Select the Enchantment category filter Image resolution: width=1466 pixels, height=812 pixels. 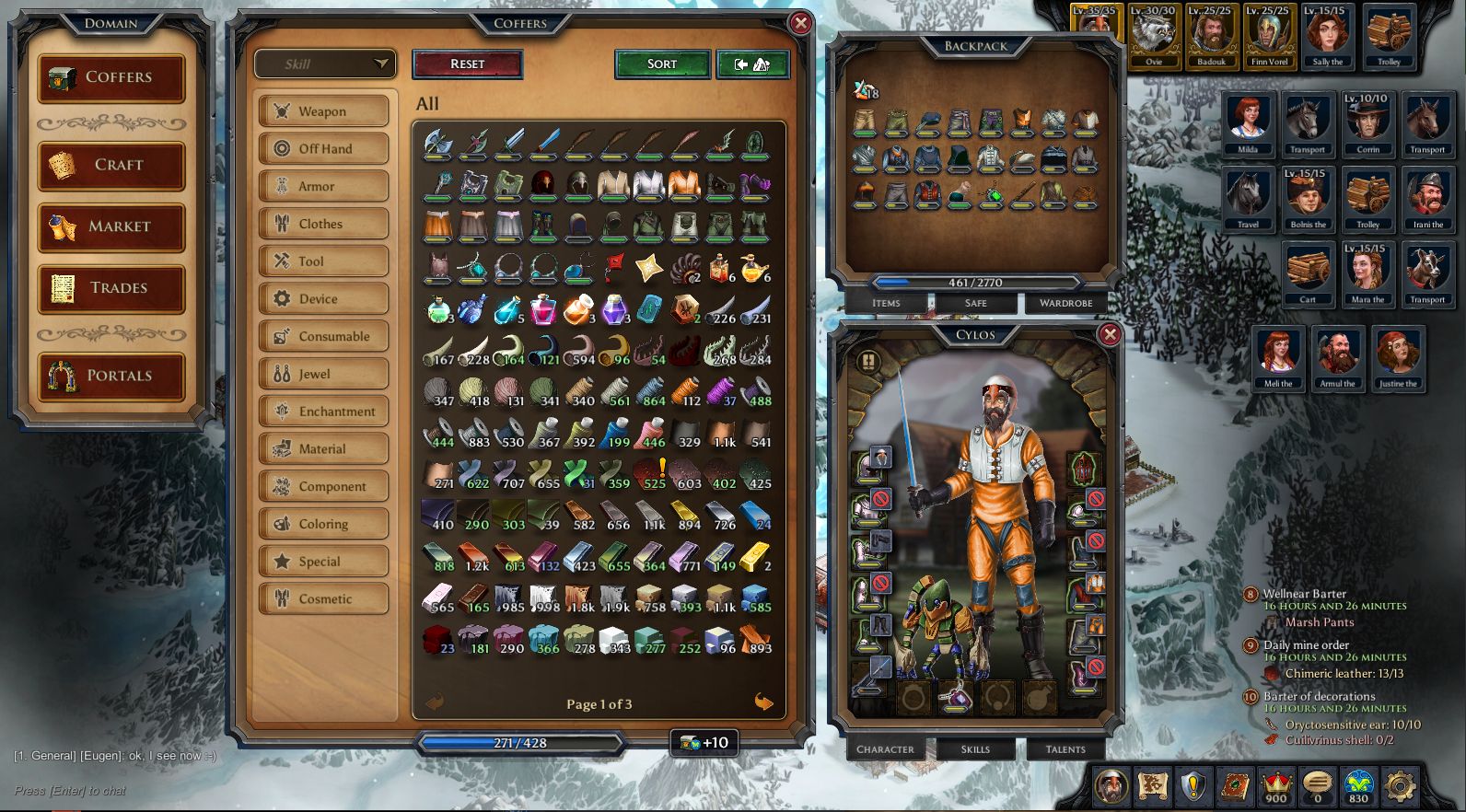click(323, 411)
